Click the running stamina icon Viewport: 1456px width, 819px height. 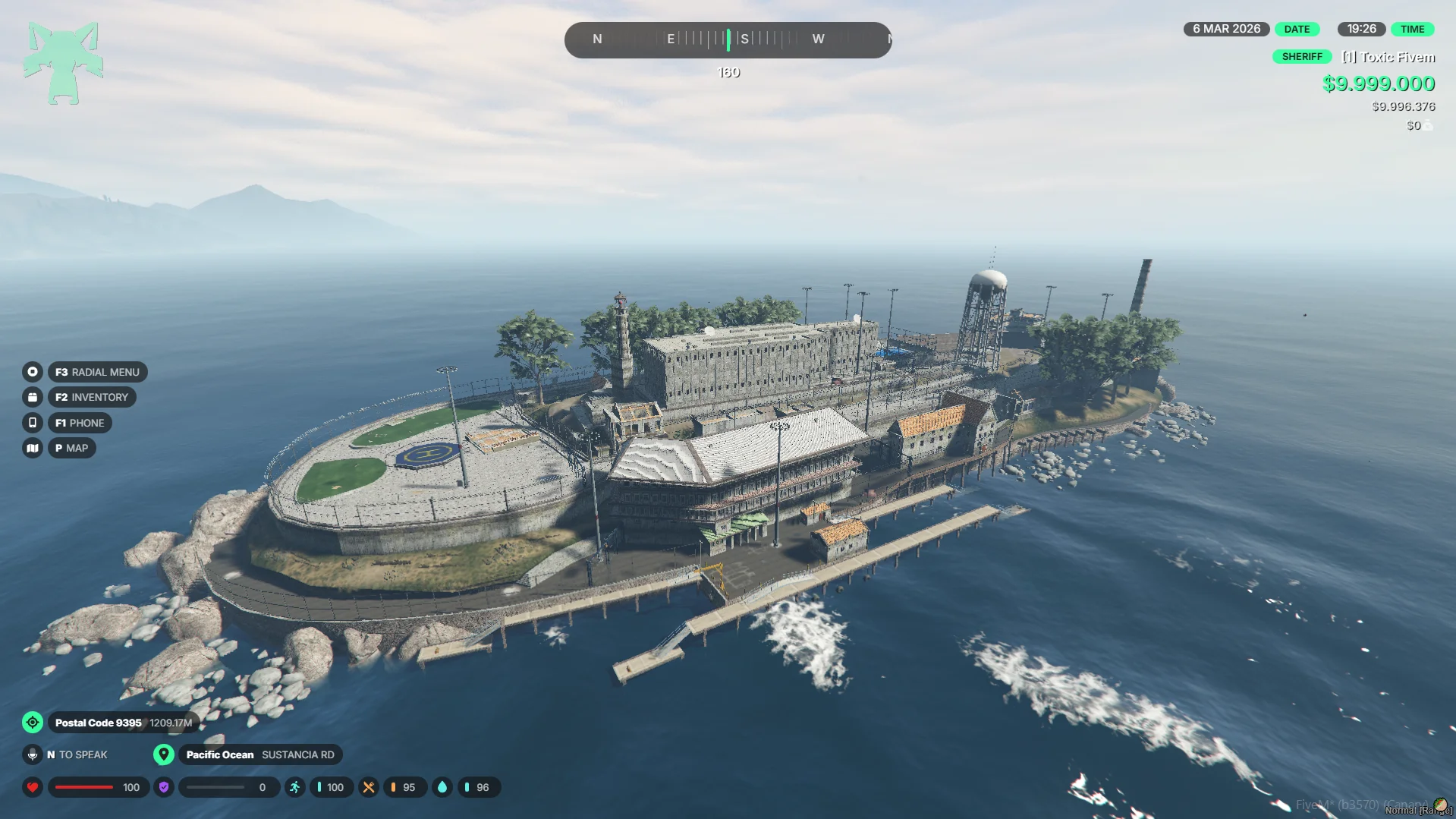click(294, 787)
